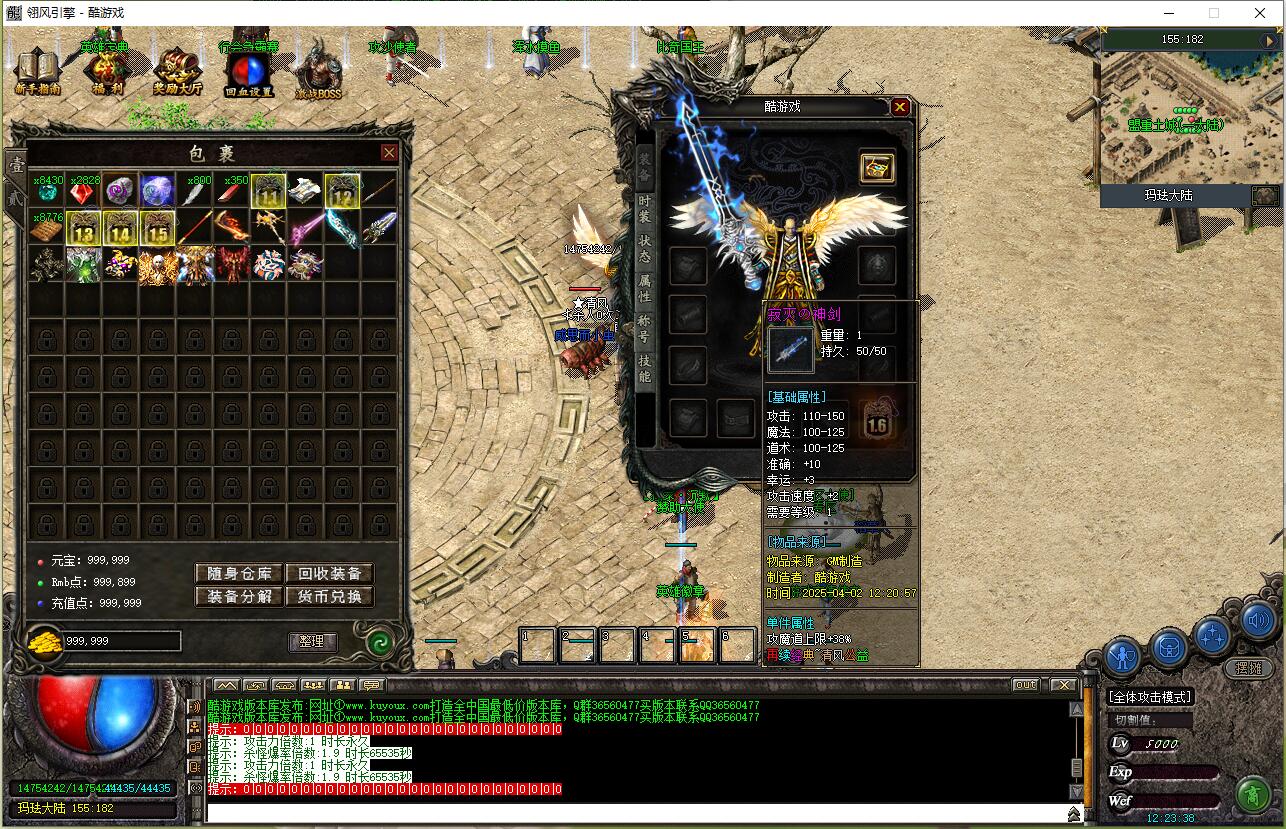Open the 福利 welfare menu
1286x829 pixels.
107,70
